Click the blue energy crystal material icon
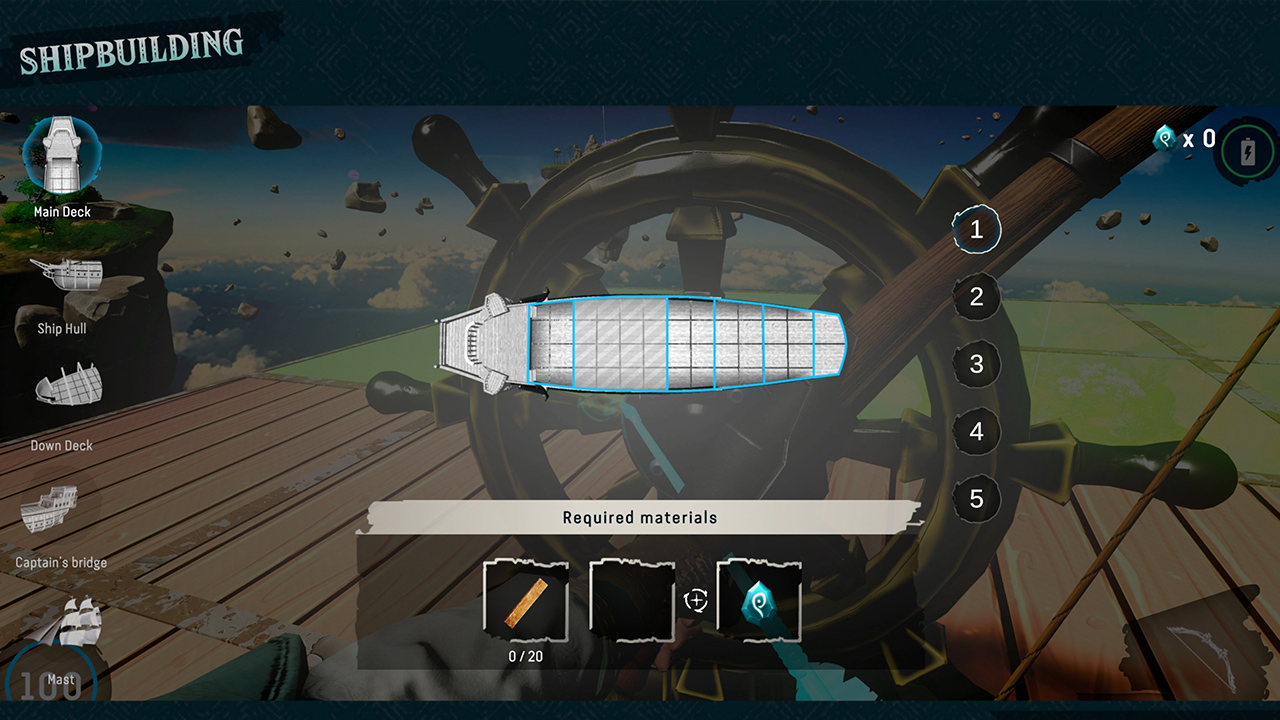 click(x=758, y=600)
